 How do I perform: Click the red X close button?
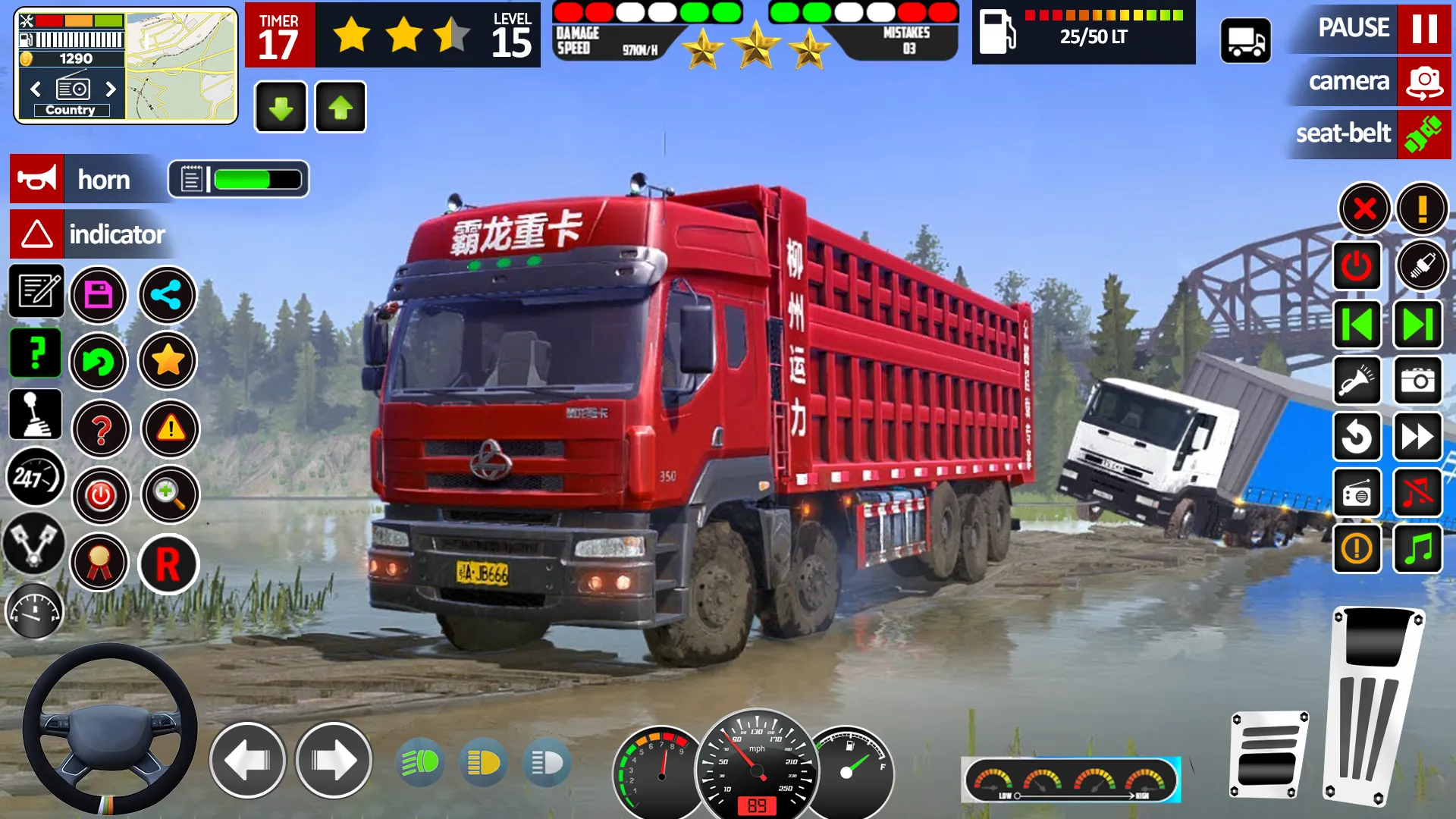tap(1364, 208)
